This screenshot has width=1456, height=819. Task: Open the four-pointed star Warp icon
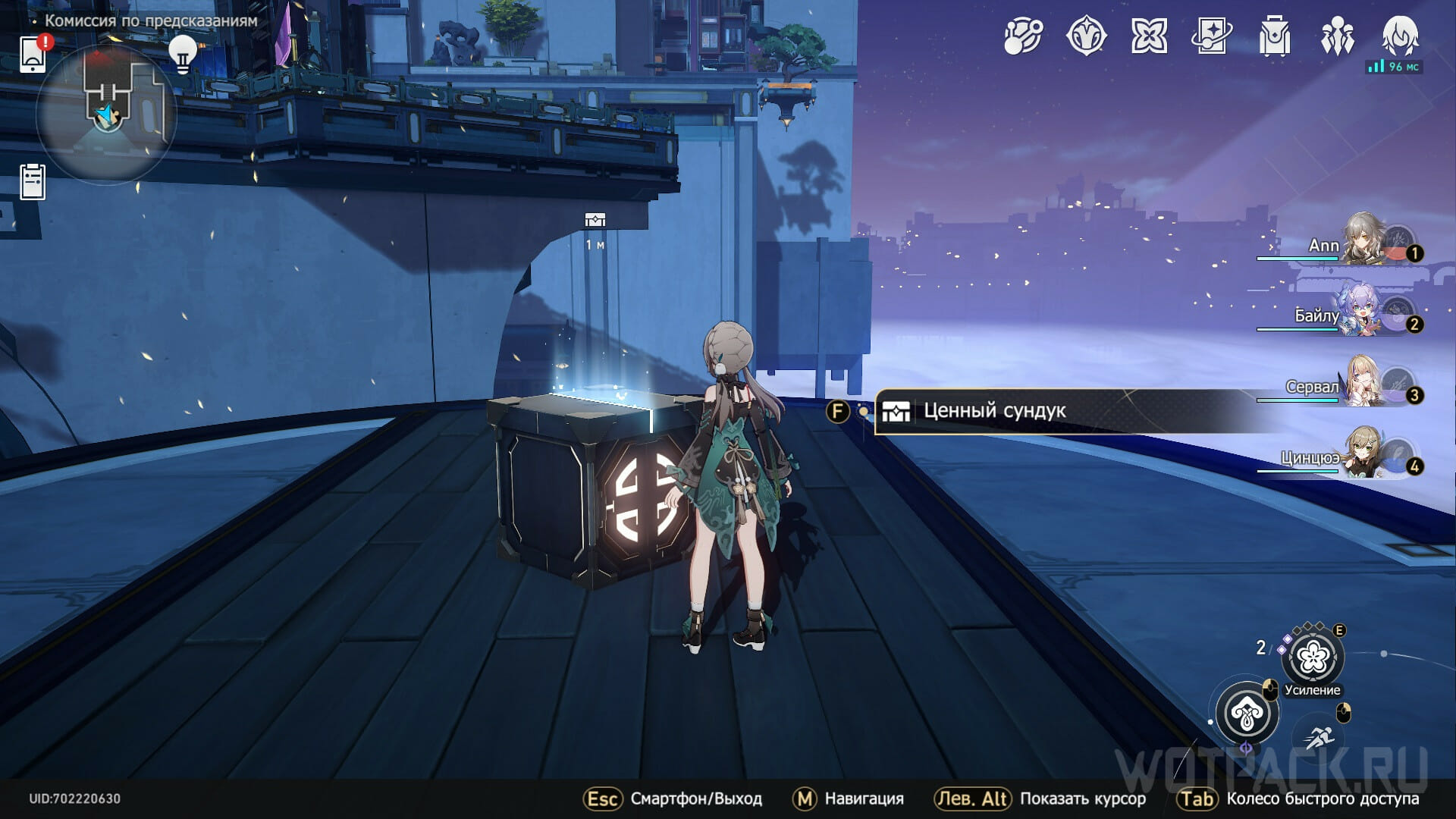coord(1149,36)
